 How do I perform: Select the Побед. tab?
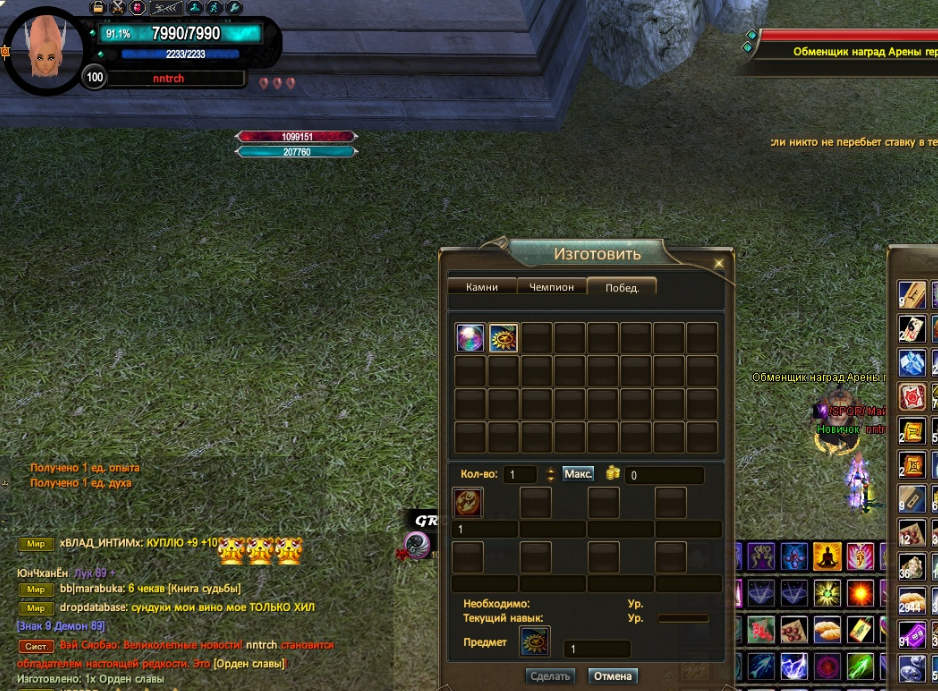pyautogui.click(x=621, y=287)
